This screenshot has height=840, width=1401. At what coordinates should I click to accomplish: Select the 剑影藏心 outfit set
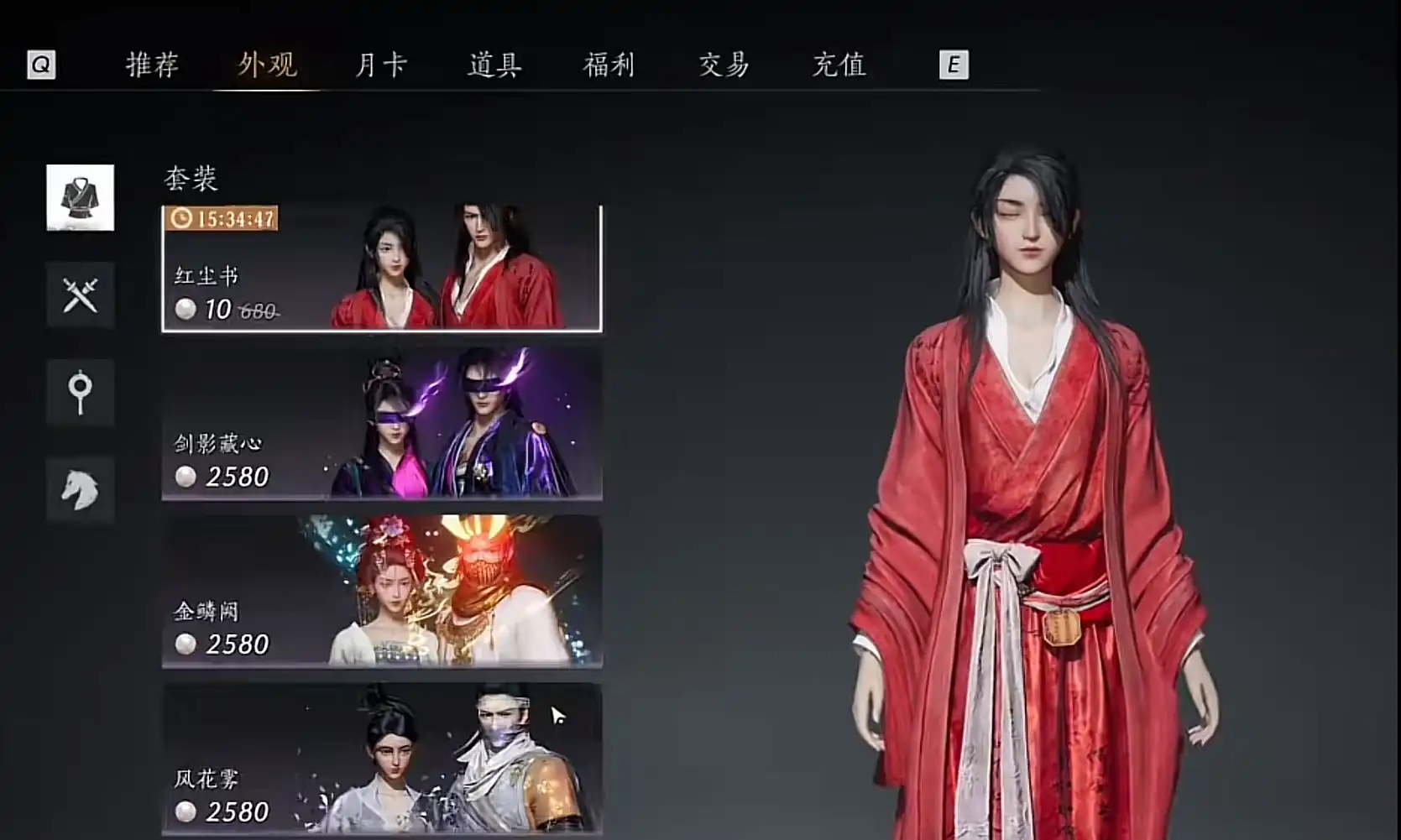coord(382,424)
